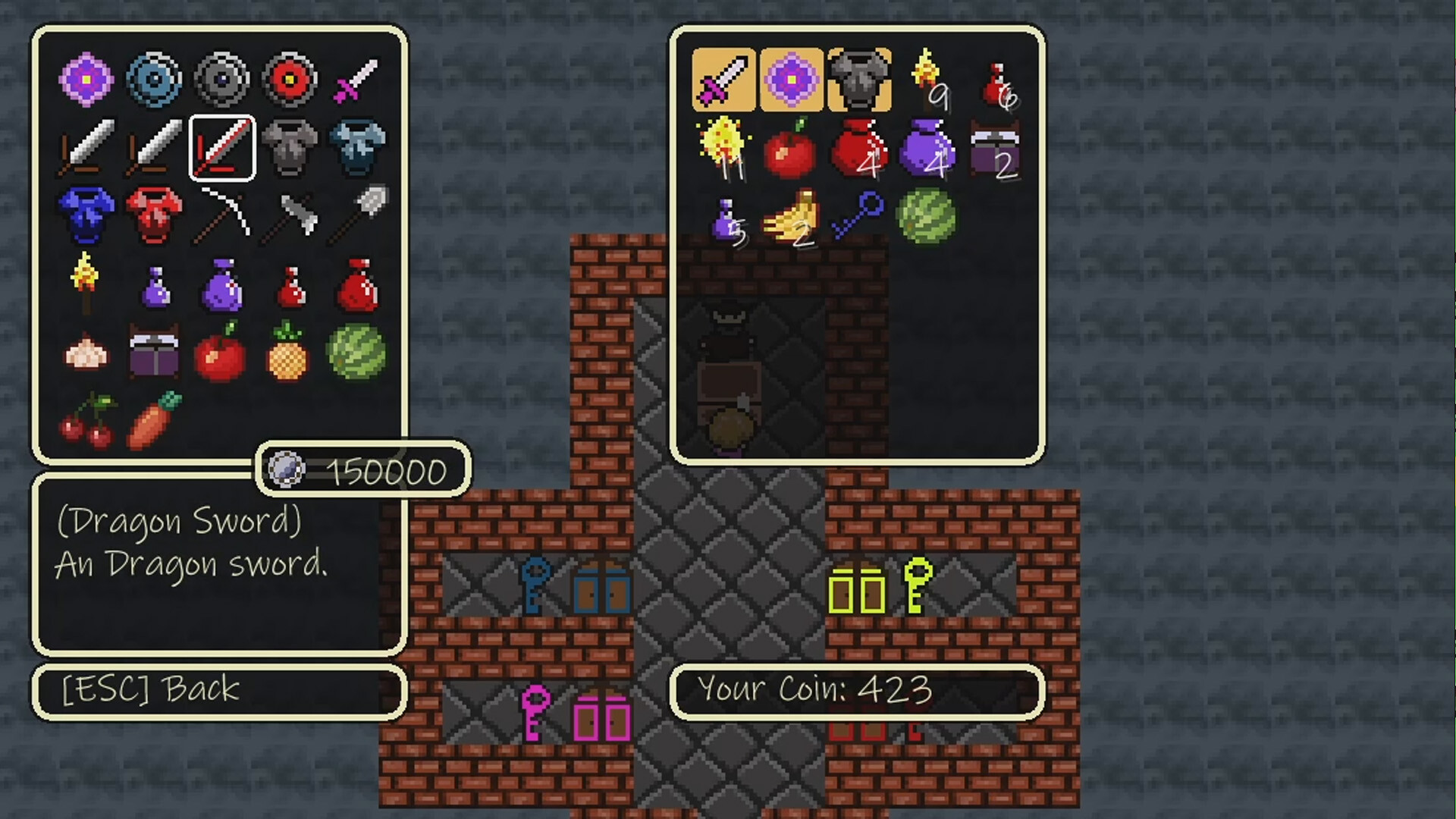Select the gray chest armor in the shop
This screenshot has height=819, width=1456.
point(290,146)
